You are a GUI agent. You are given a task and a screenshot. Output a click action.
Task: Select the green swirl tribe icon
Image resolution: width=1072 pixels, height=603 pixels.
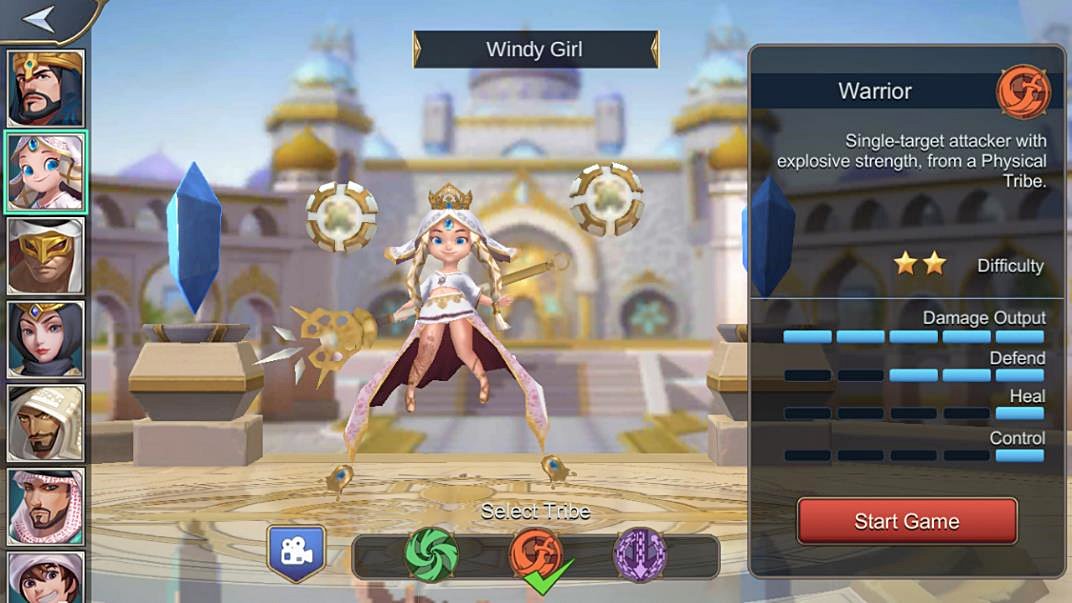coord(431,555)
